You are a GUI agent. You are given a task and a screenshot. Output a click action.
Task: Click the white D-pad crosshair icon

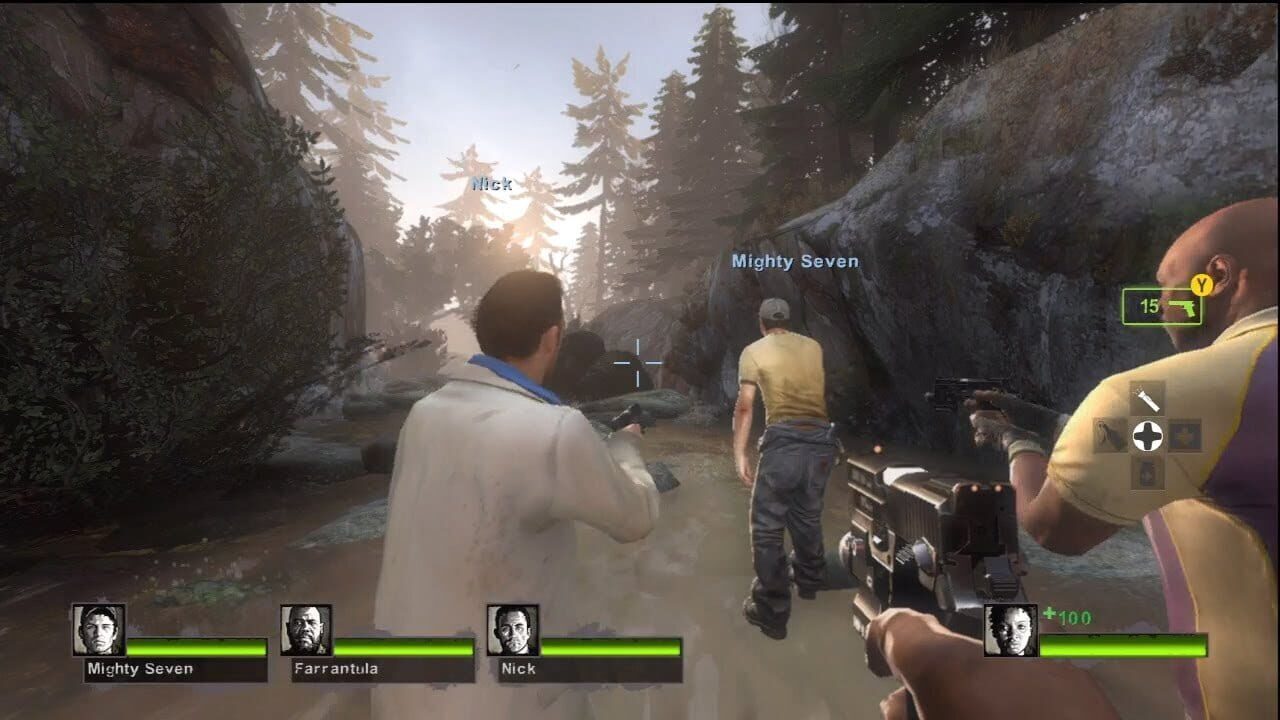(1148, 436)
